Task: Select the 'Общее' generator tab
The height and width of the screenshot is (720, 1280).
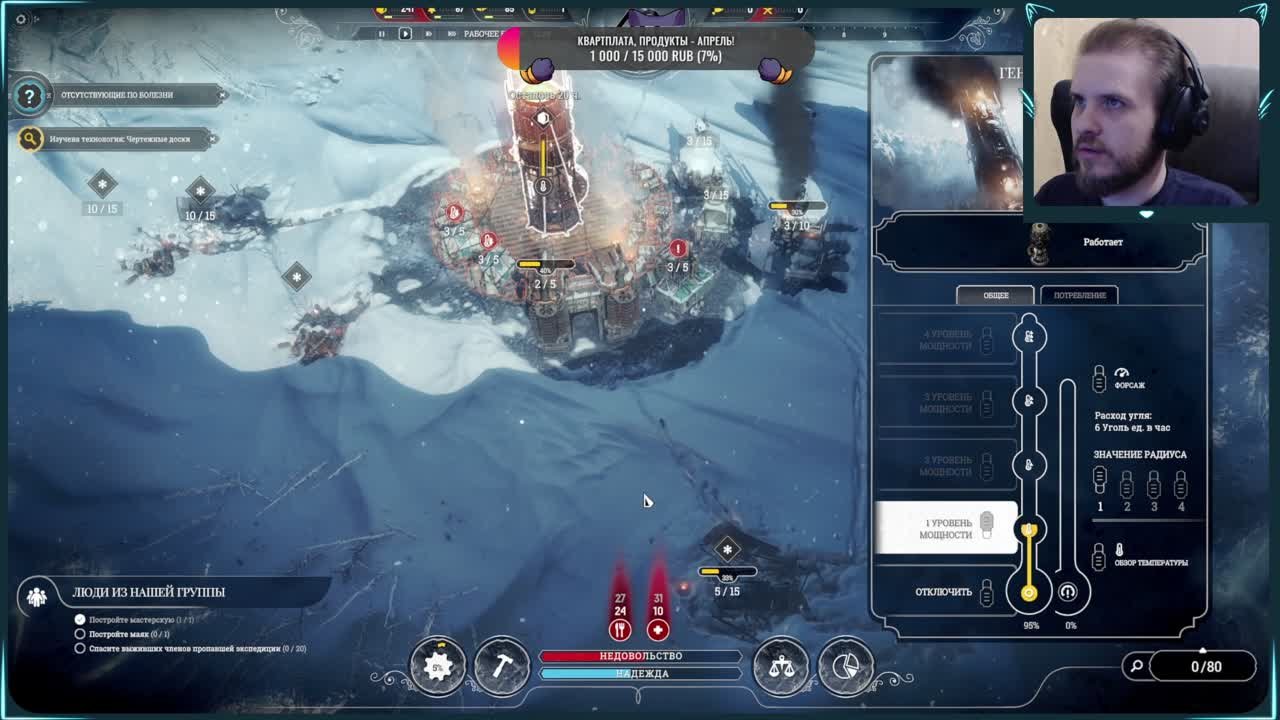Action: (x=995, y=295)
